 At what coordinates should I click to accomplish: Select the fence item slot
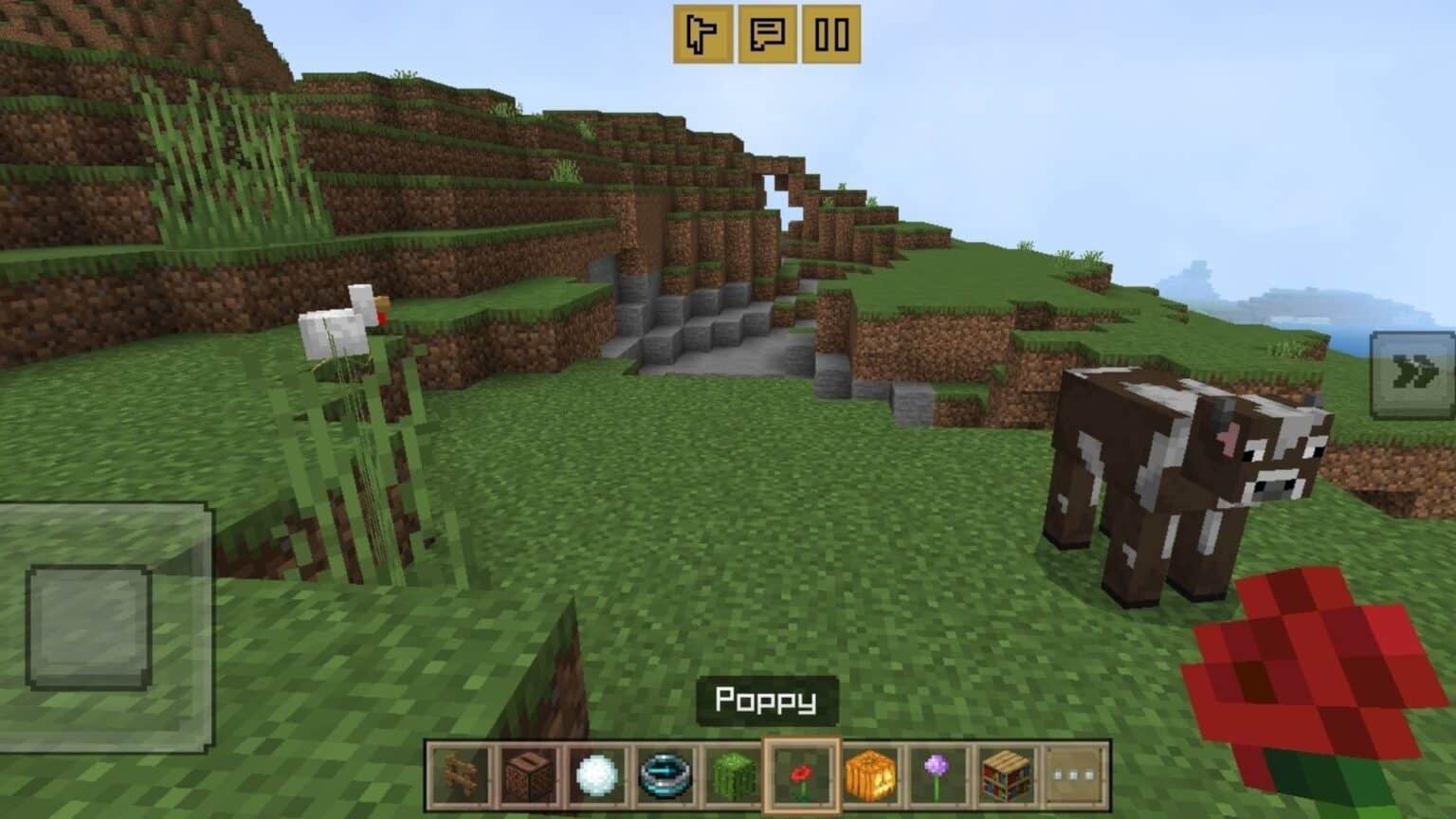point(460,774)
